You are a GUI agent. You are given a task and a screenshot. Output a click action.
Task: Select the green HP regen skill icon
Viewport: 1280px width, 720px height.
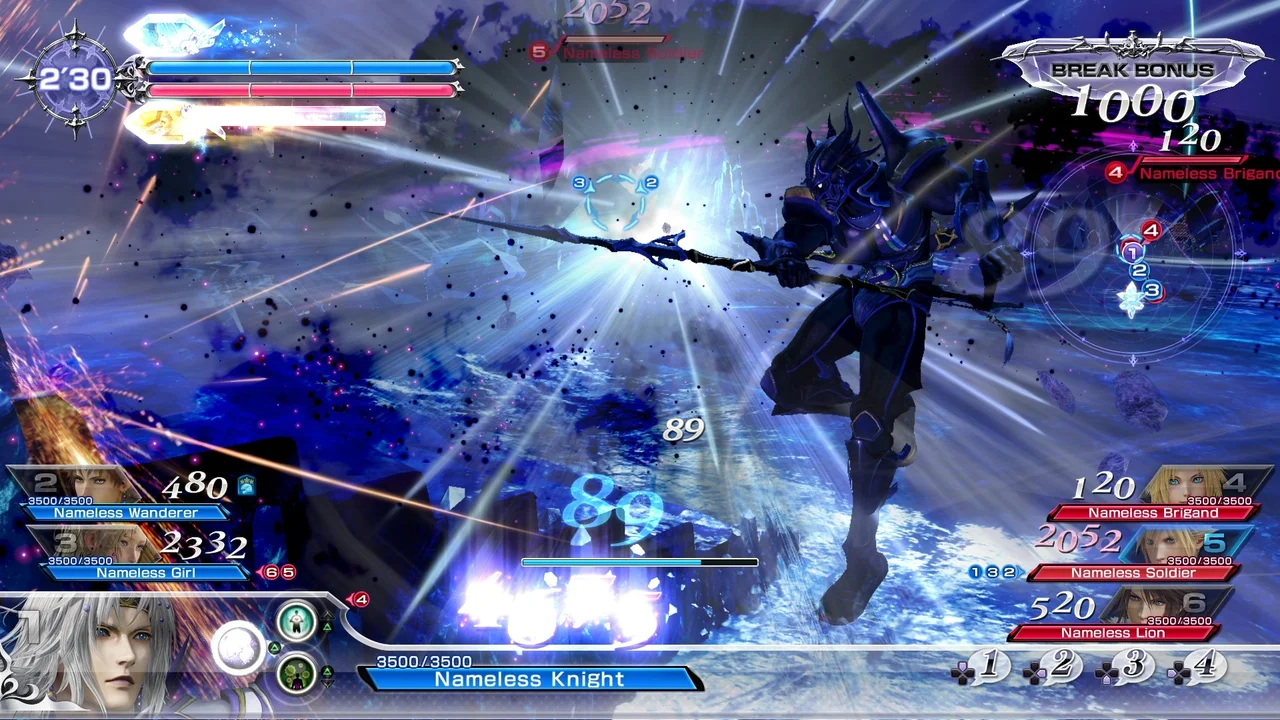[x=295, y=622]
